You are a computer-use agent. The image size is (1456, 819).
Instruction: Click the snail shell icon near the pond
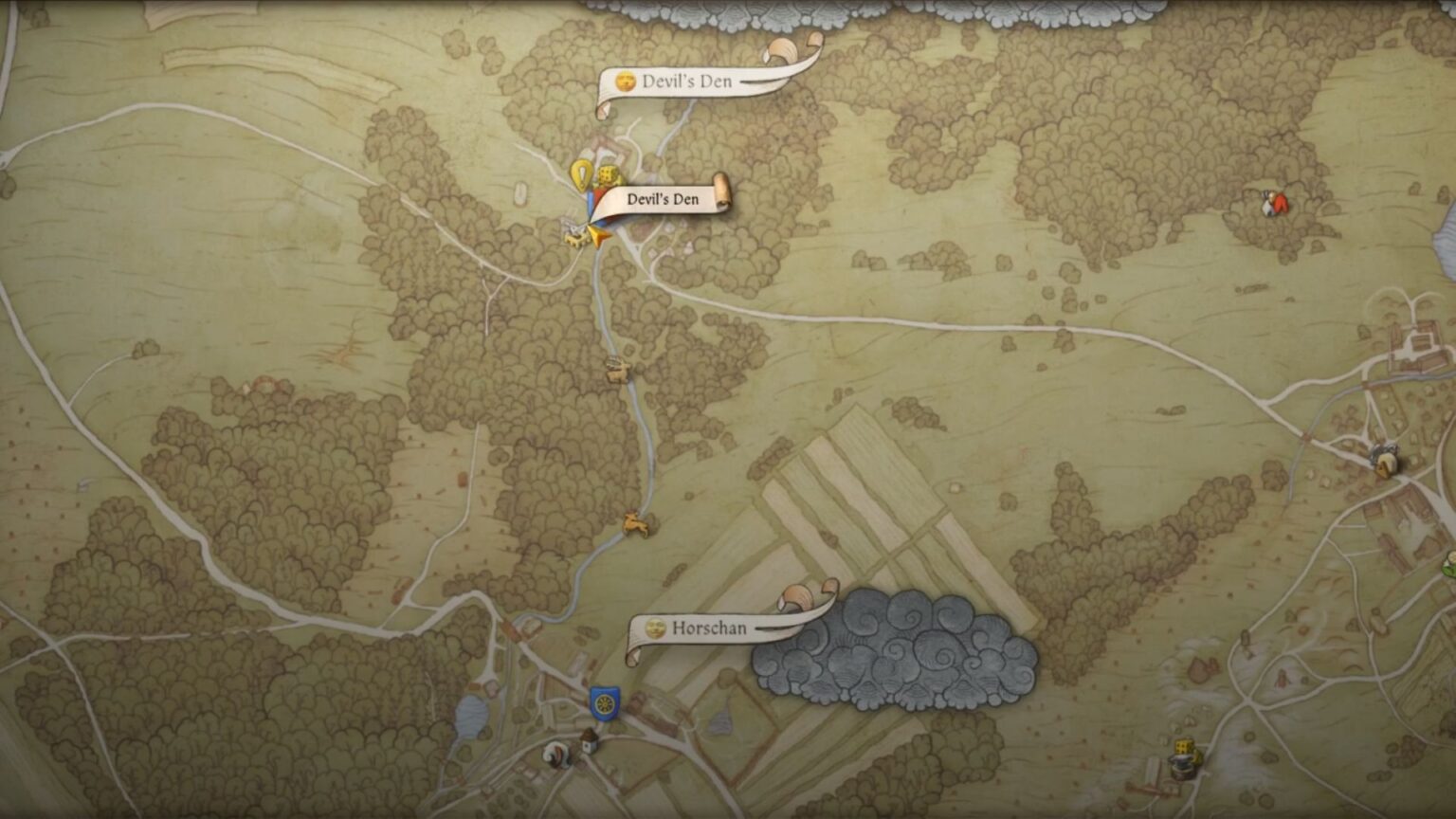(555, 755)
